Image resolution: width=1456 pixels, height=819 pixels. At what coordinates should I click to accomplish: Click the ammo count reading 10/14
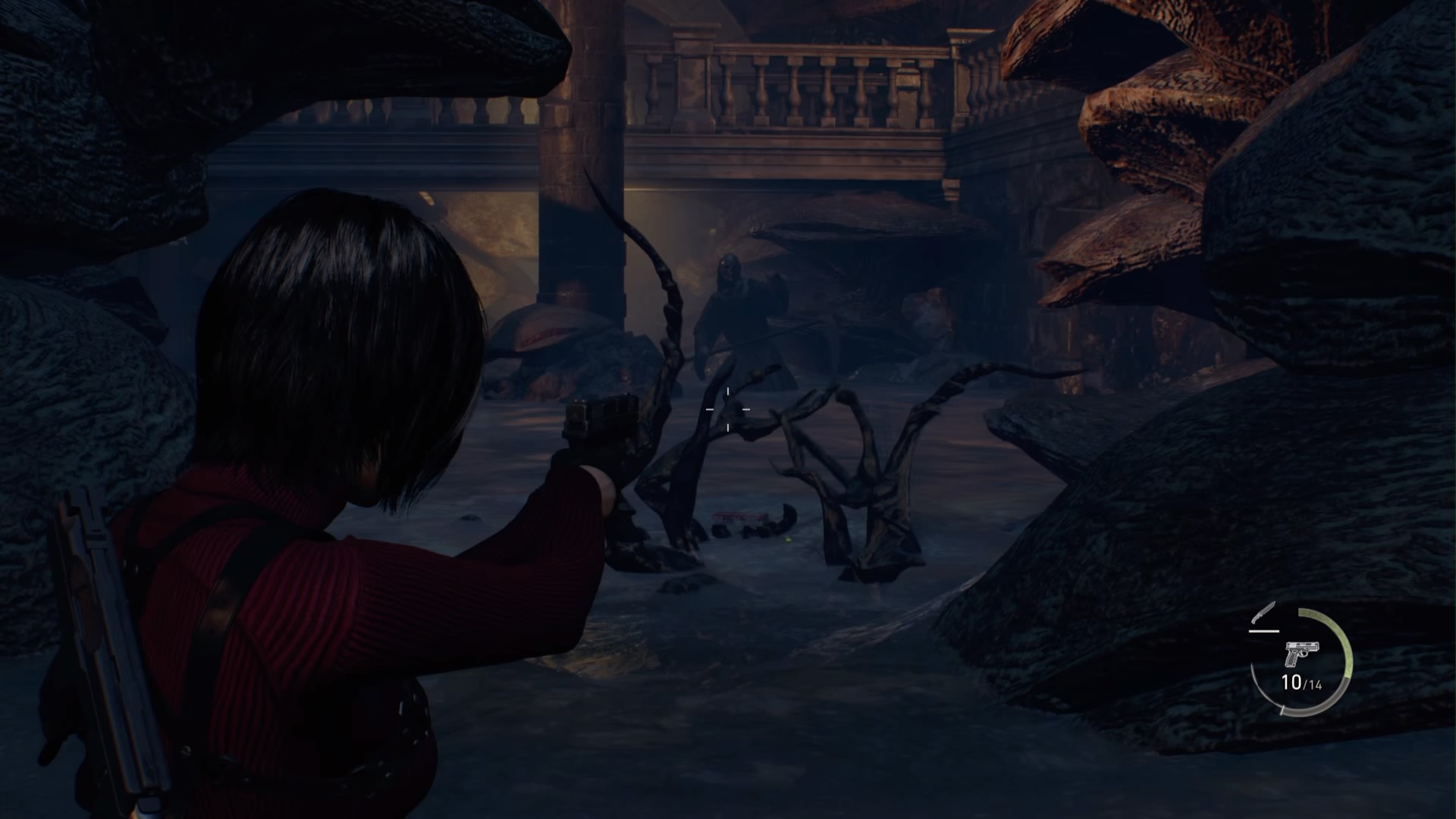1302,683
